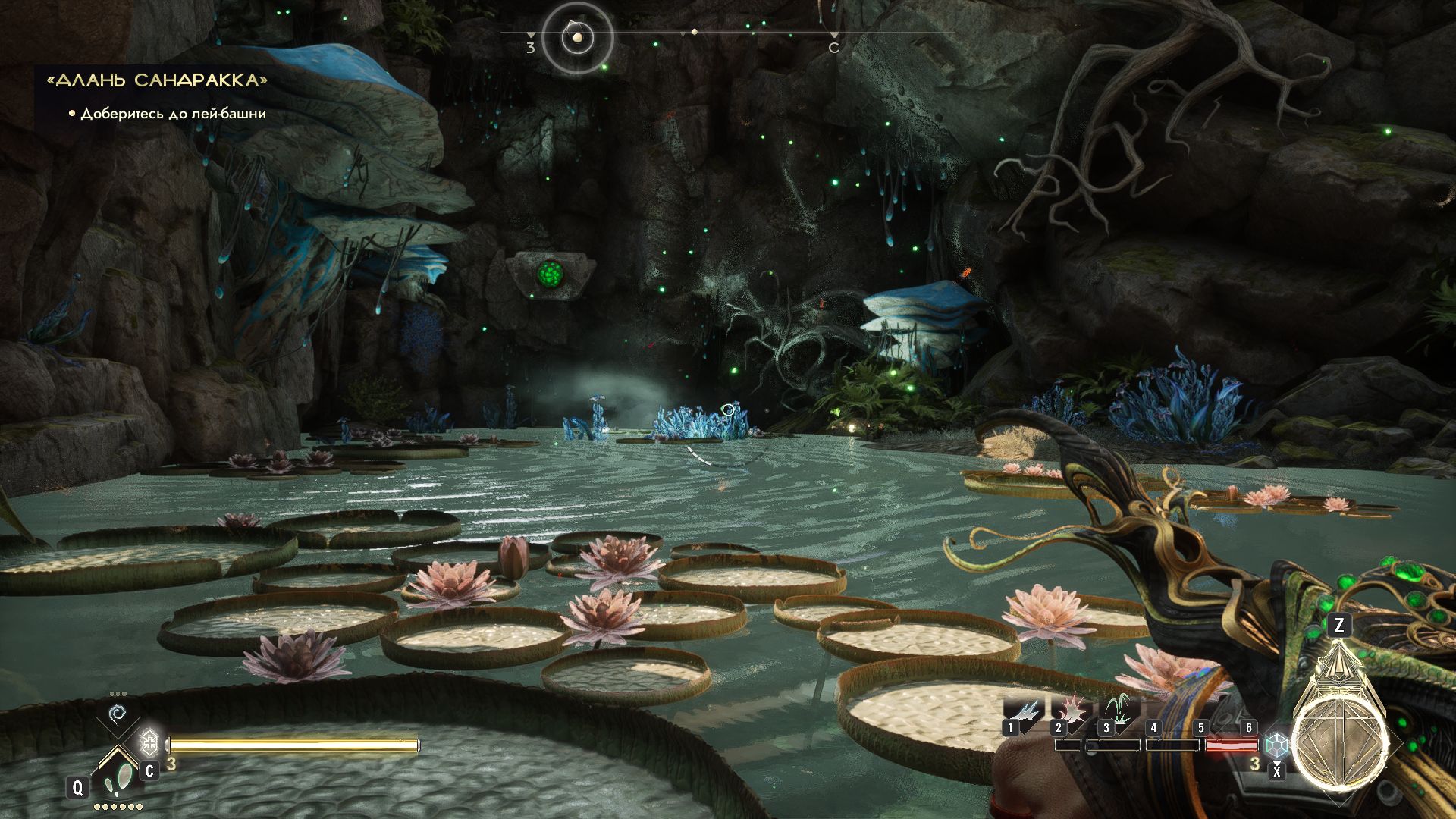Select the glowing cube throwable icon
The height and width of the screenshot is (819, 1456).
click(x=1277, y=745)
